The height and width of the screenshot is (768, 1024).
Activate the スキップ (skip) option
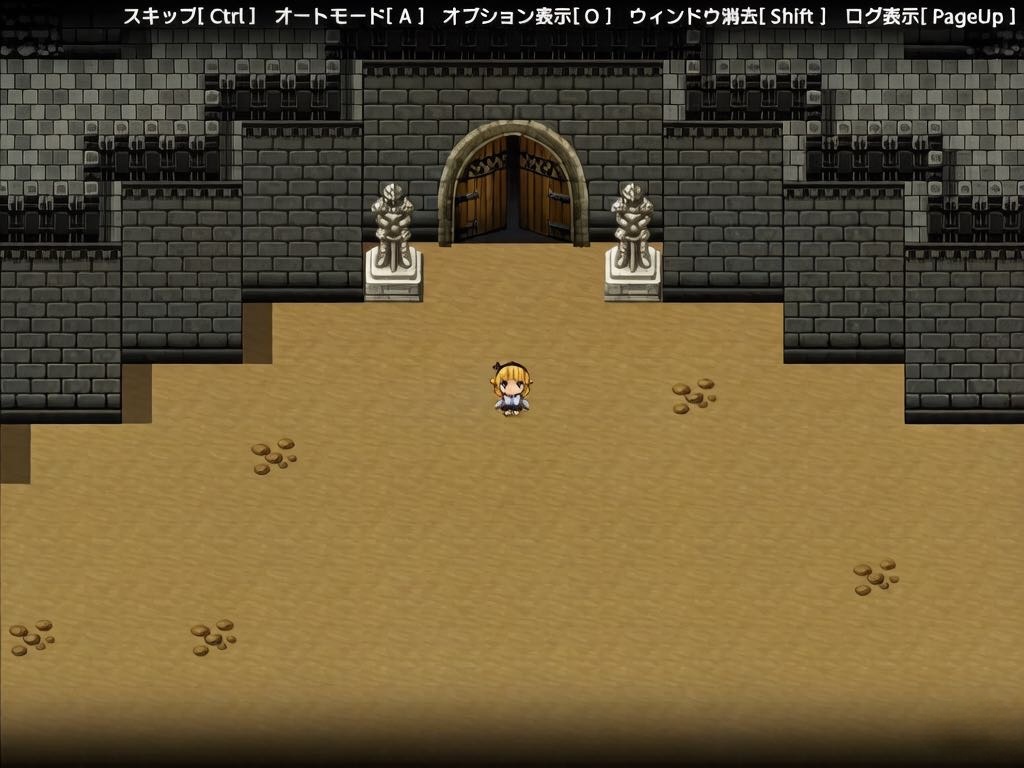pos(190,17)
